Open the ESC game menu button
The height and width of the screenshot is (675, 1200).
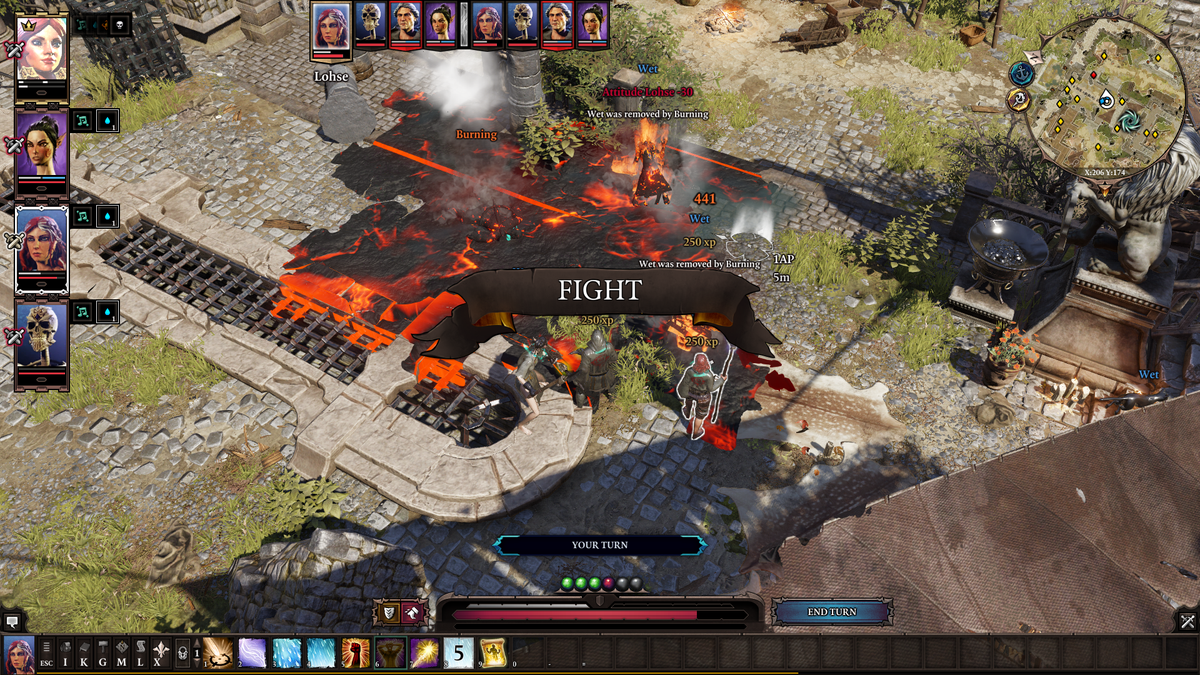coord(47,654)
